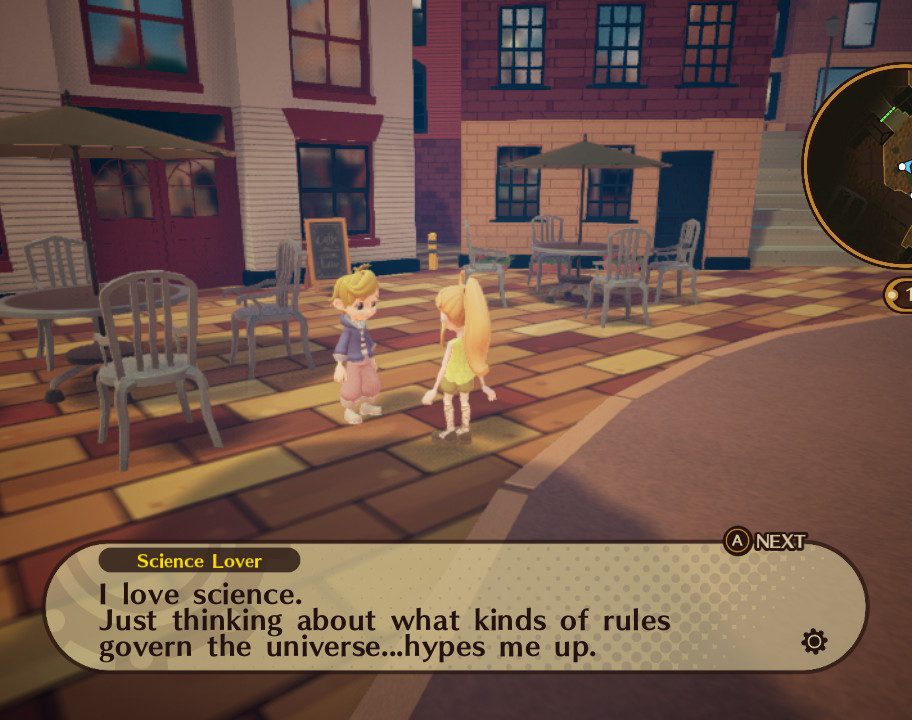This screenshot has height=720, width=912.
Task: Advance the Science Lover dialogue text box
Action: [766, 542]
